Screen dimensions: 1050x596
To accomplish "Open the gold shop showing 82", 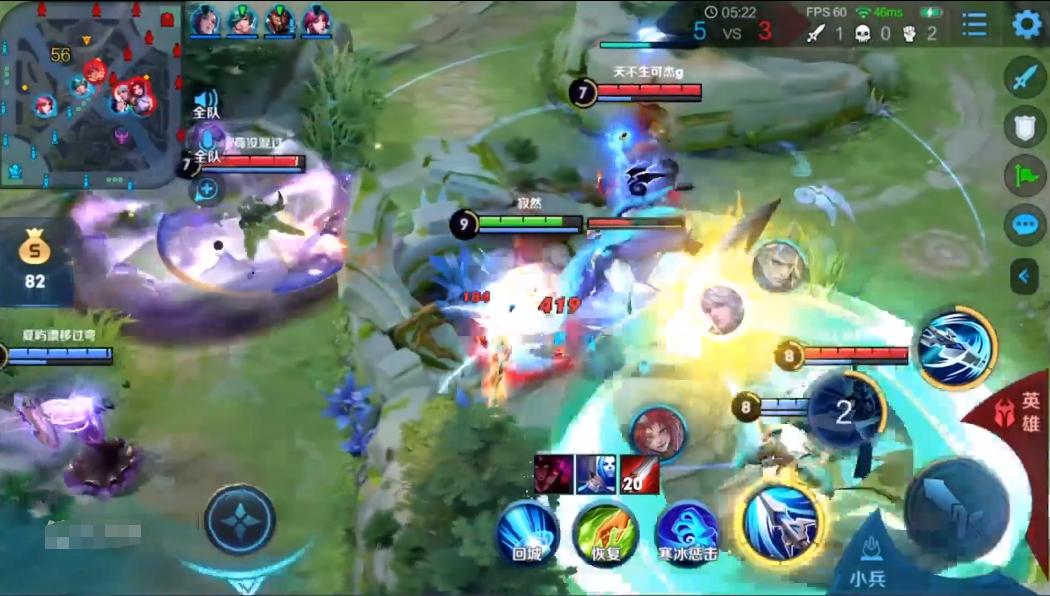I will pos(35,262).
